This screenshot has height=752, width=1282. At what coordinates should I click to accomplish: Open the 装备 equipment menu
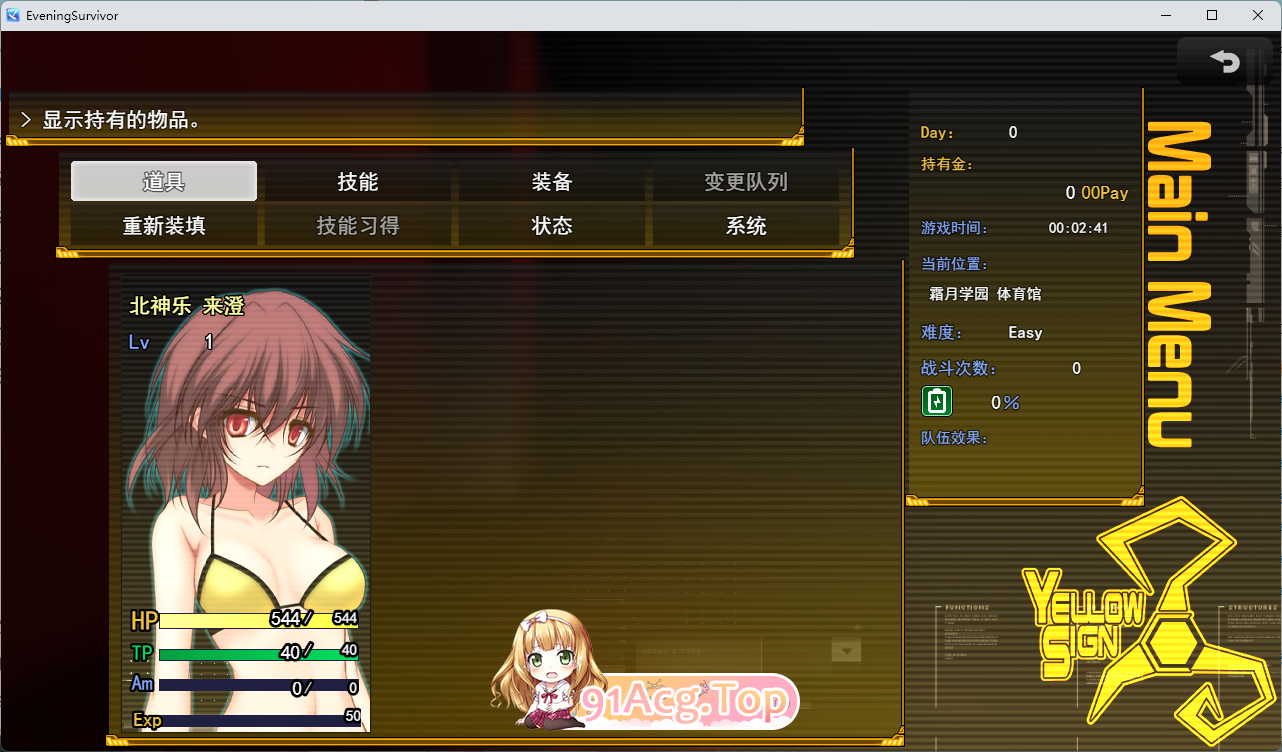click(x=552, y=181)
